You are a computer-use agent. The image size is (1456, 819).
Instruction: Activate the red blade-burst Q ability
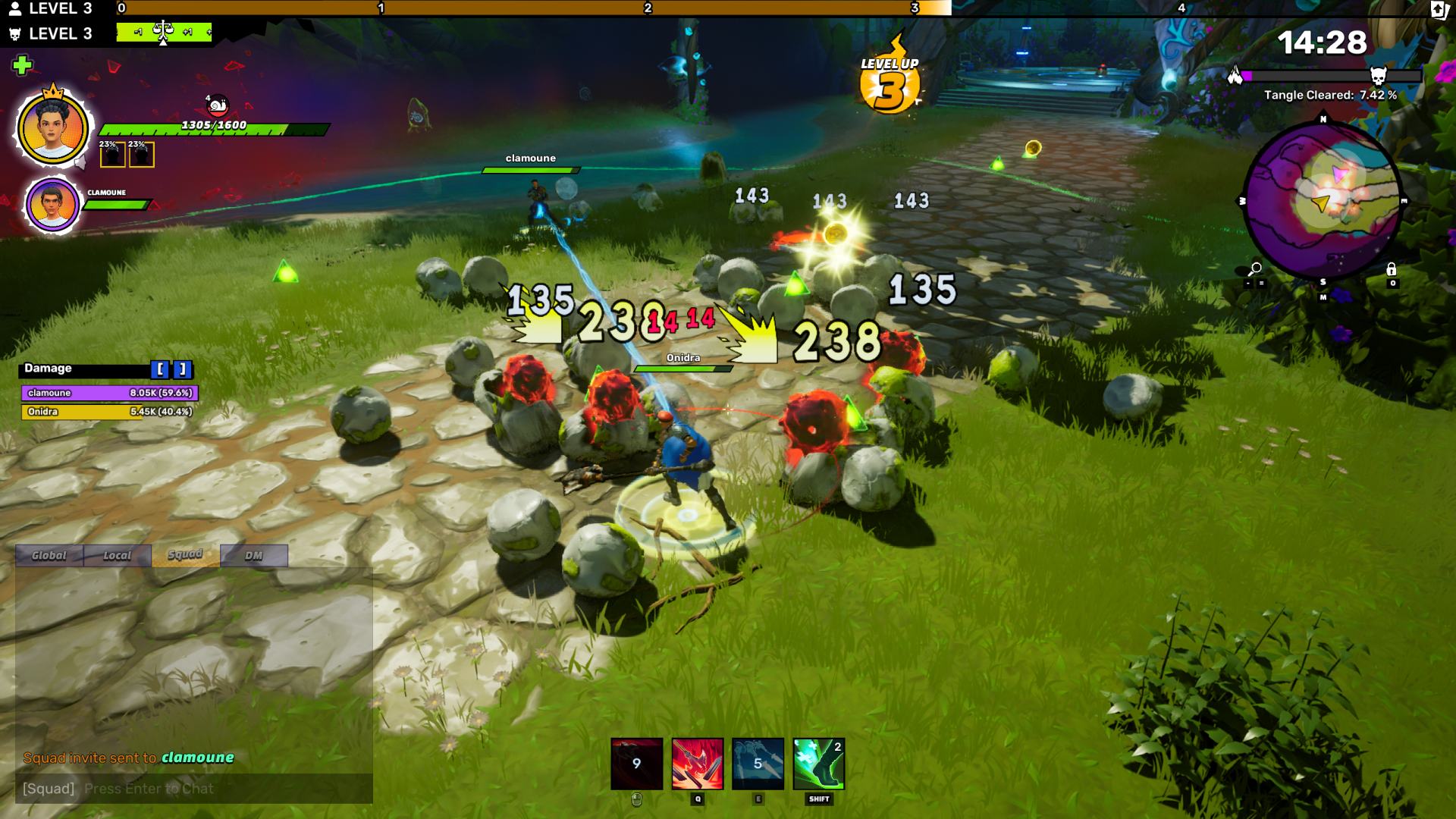697,764
